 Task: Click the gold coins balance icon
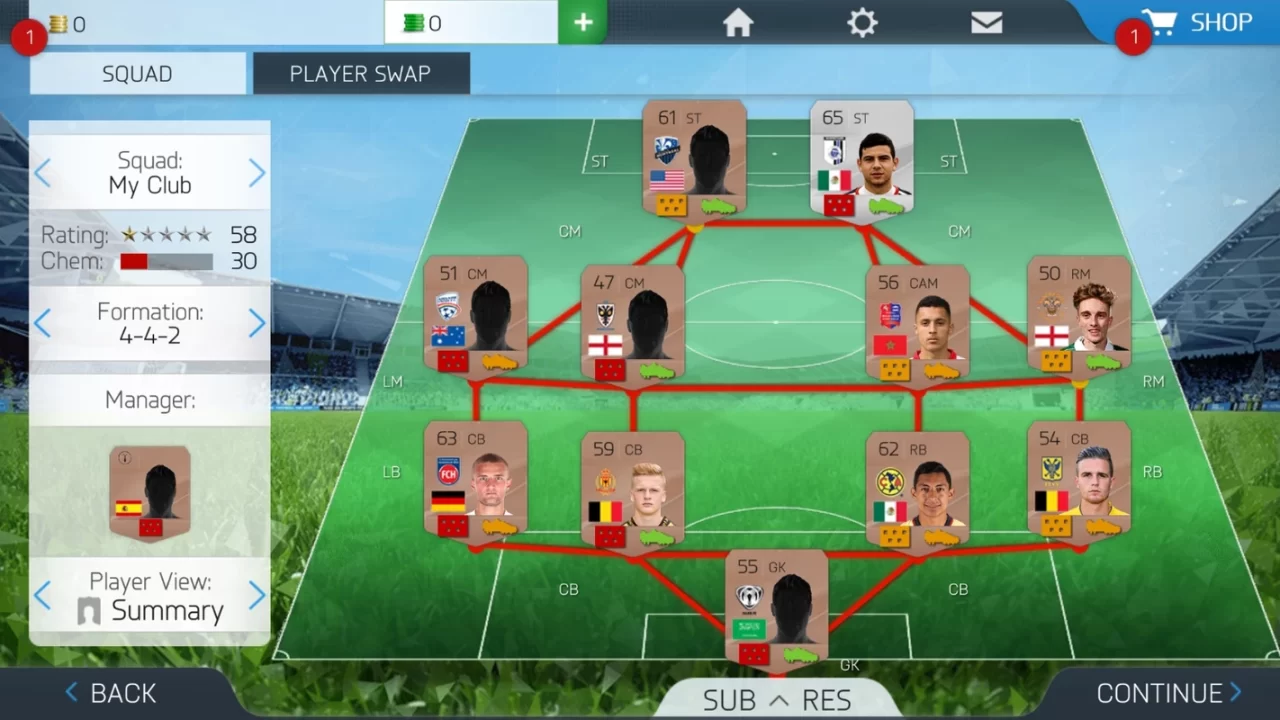pyautogui.click(x=60, y=24)
